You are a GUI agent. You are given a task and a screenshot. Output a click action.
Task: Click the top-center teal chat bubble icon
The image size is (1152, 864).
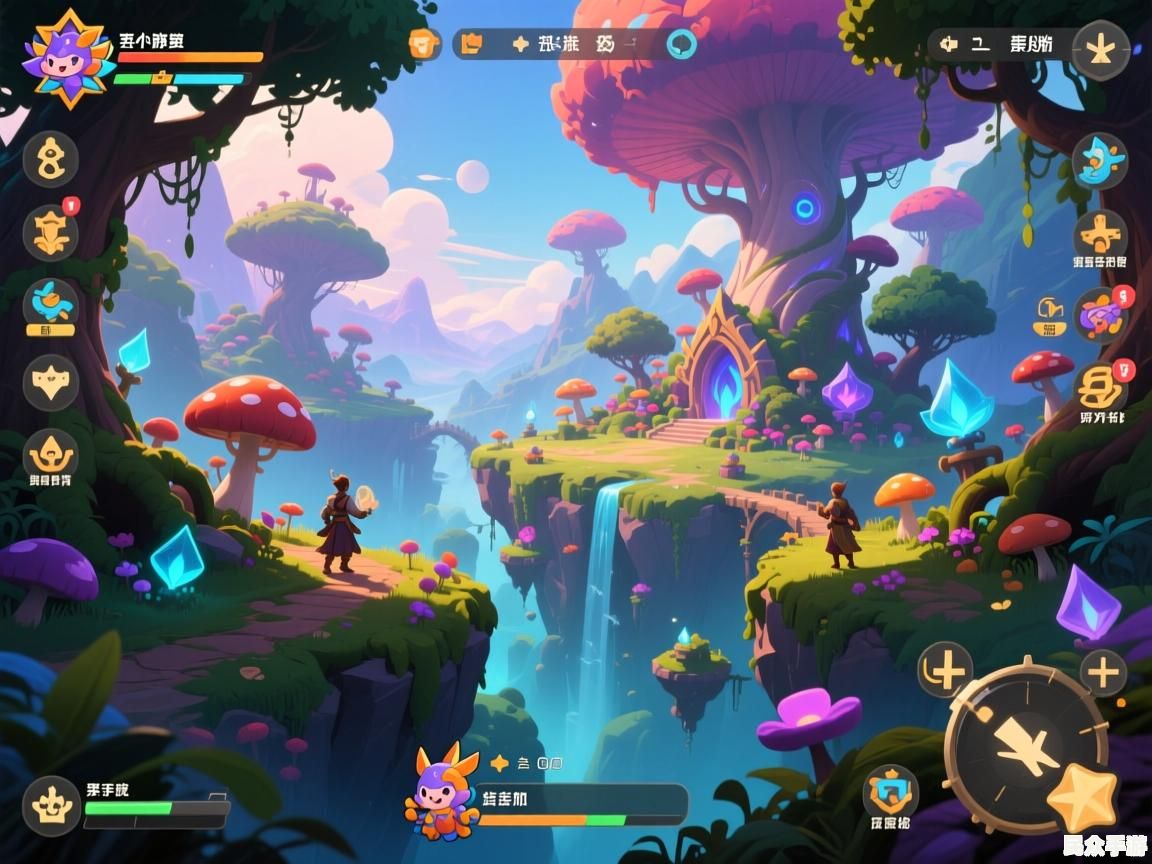[682, 44]
